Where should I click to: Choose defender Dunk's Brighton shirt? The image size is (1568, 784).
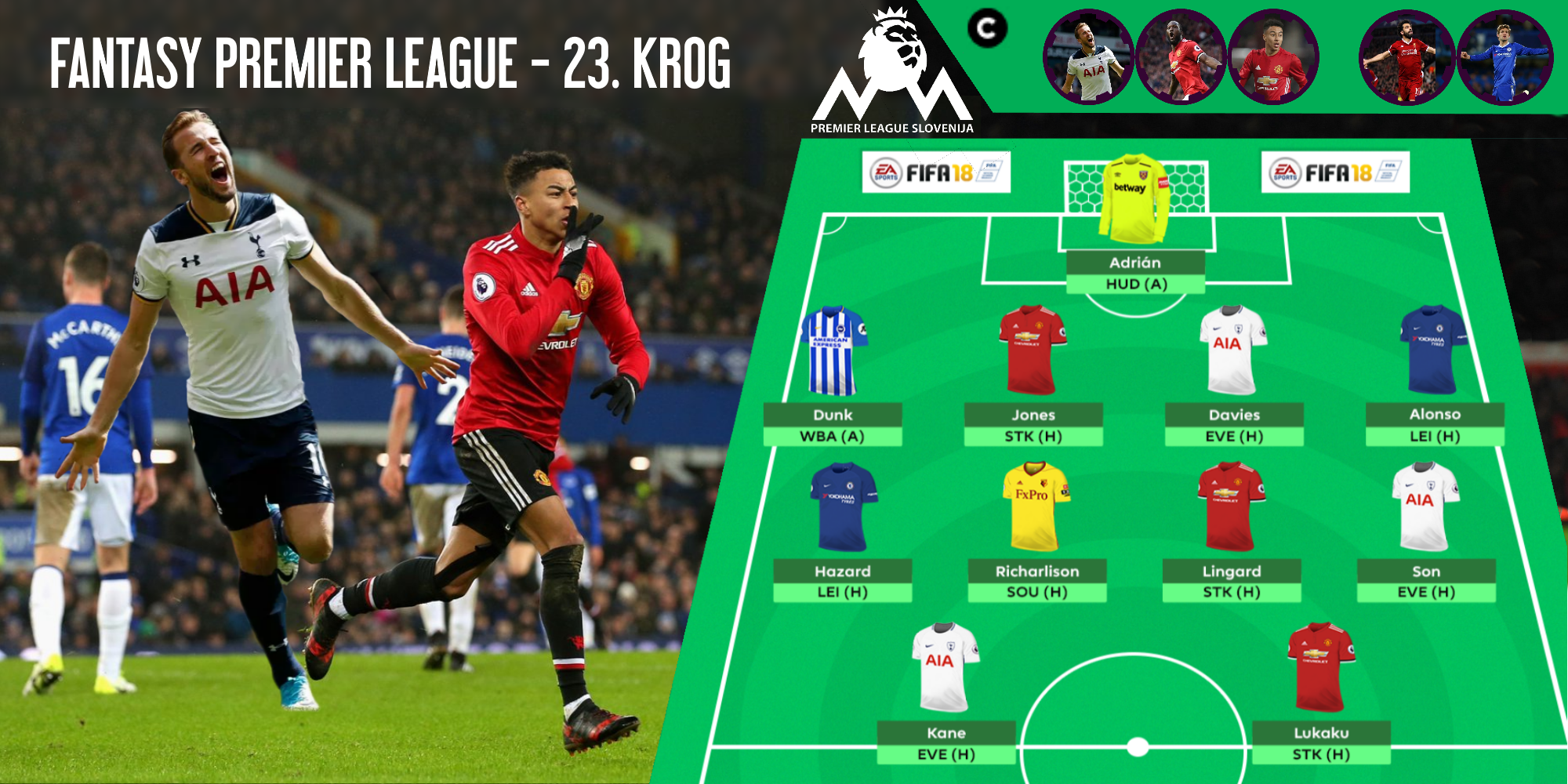pyautogui.click(x=833, y=350)
